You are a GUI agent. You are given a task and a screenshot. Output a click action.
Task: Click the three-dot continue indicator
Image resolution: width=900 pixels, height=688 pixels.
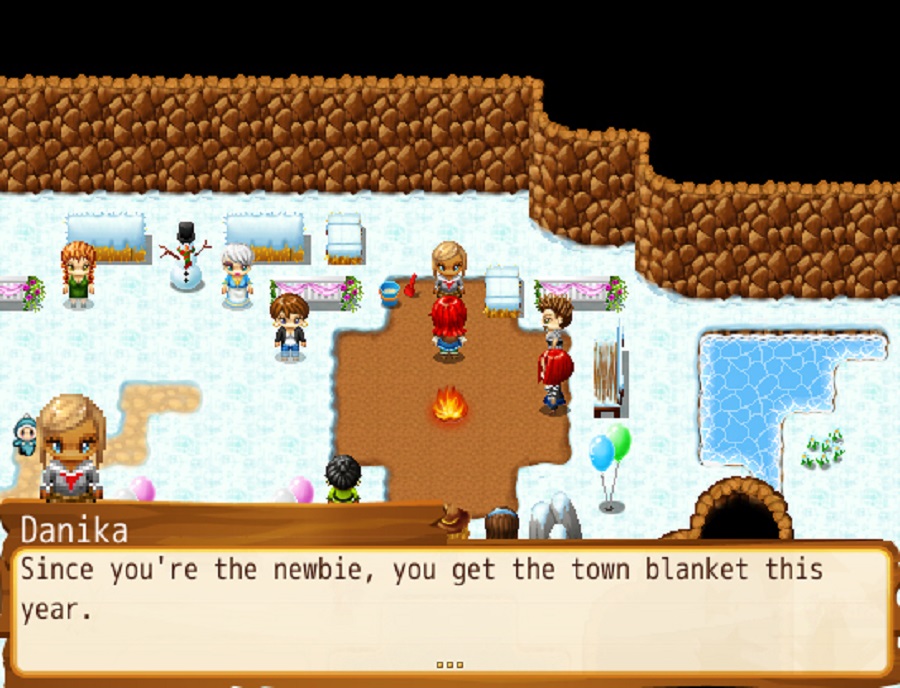click(x=450, y=664)
